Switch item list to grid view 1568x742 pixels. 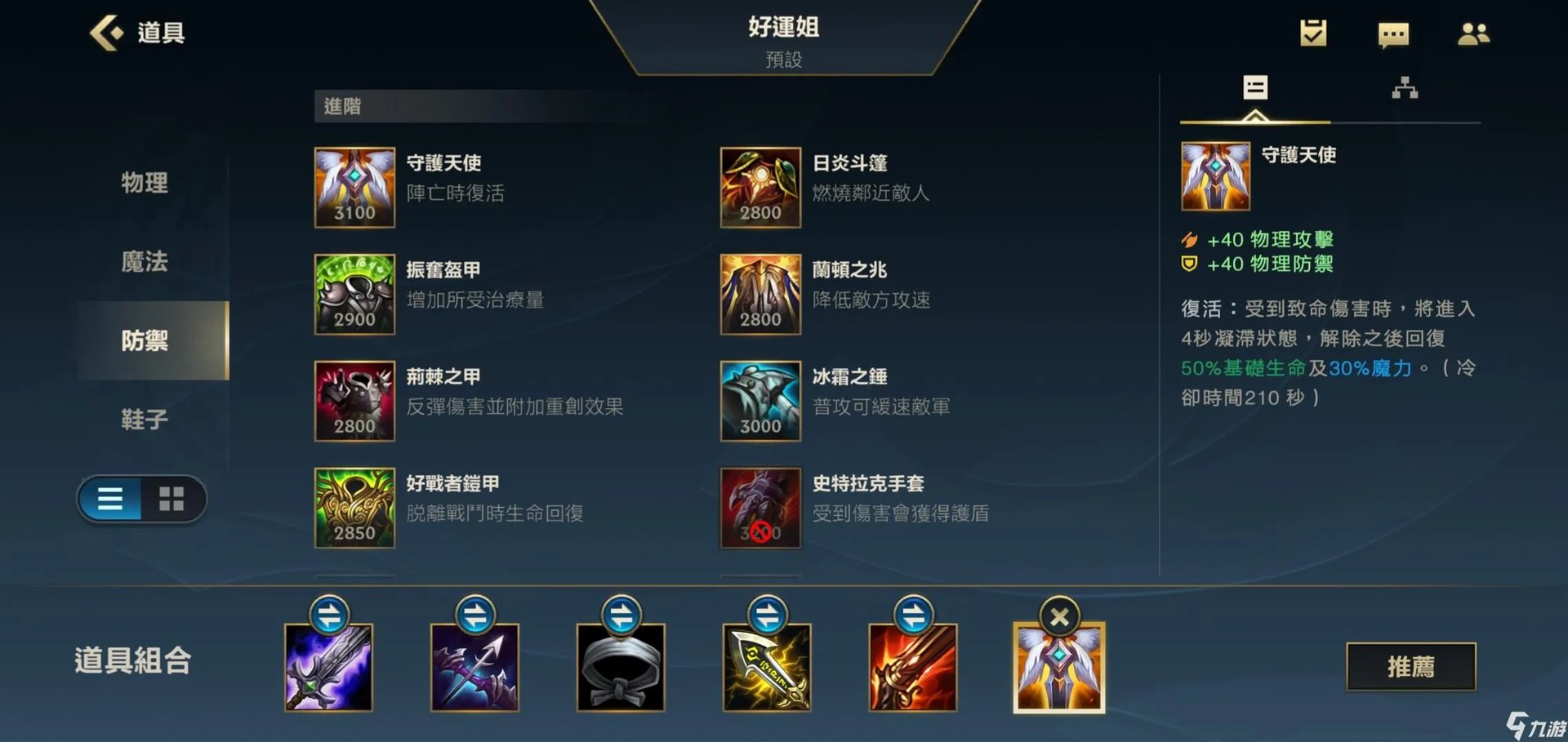pyautogui.click(x=171, y=499)
